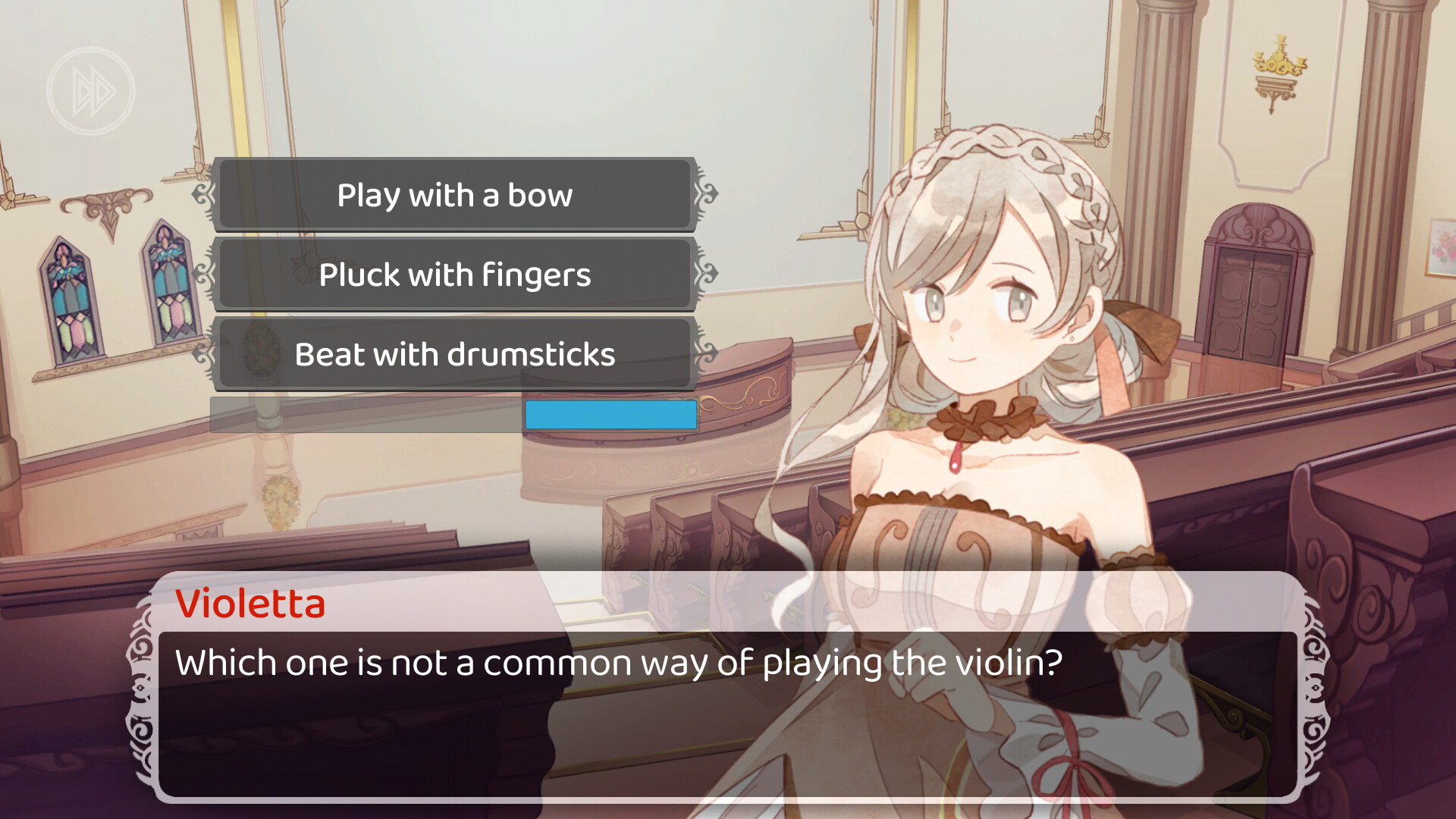Choose the "Pluck with fingers" option
This screenshot has height=819, width=1456.
(x=455, y=275)
